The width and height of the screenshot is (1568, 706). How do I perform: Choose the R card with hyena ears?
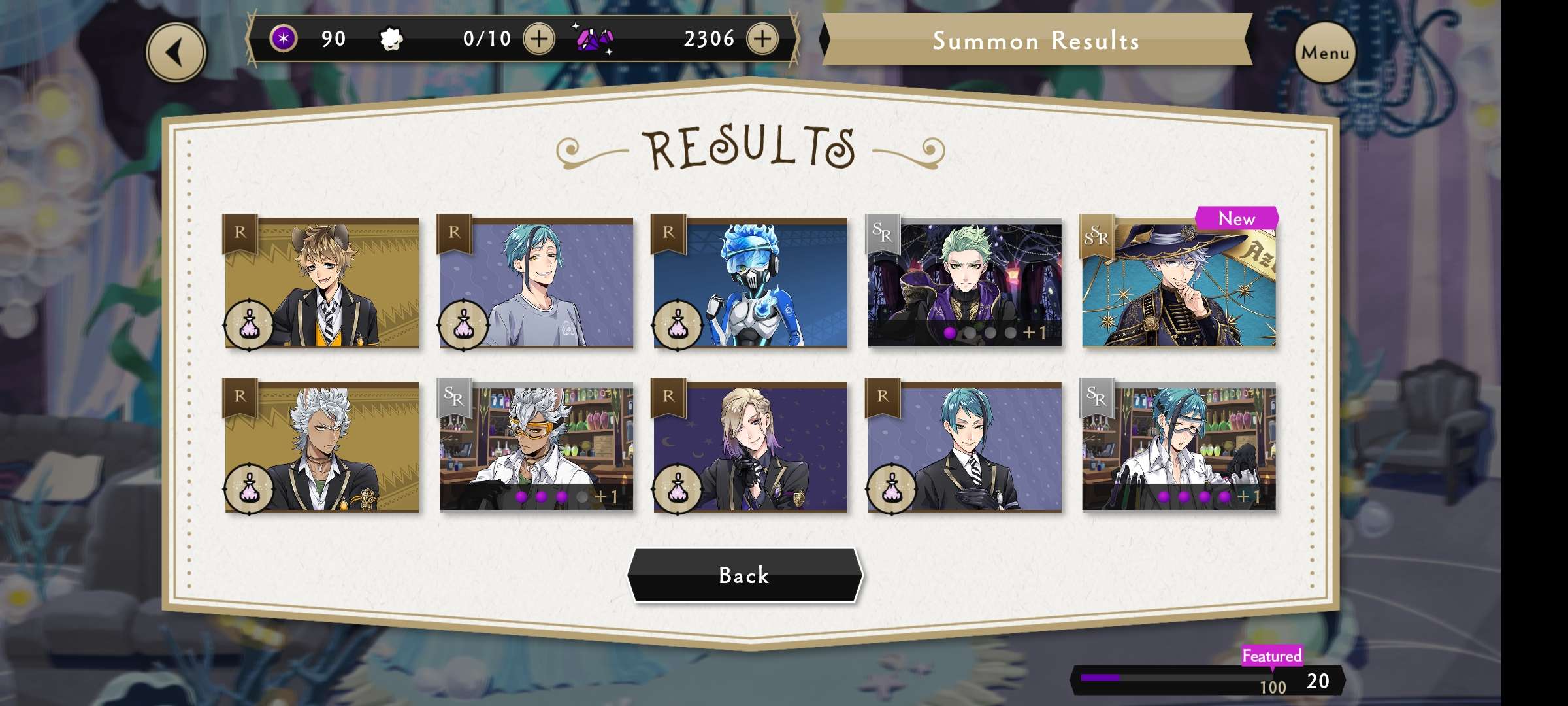321,282
